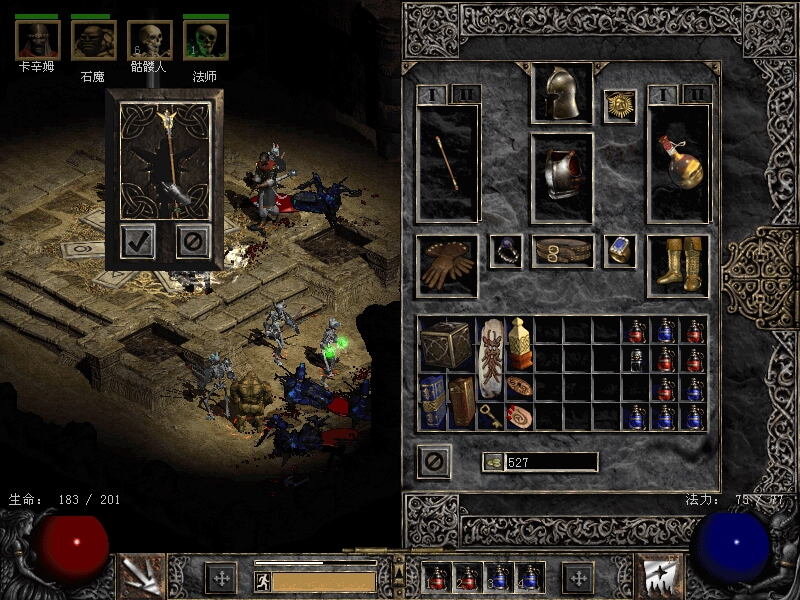Confirm with the checkmark button
800x600 pixels.
(x=138, y=241)
